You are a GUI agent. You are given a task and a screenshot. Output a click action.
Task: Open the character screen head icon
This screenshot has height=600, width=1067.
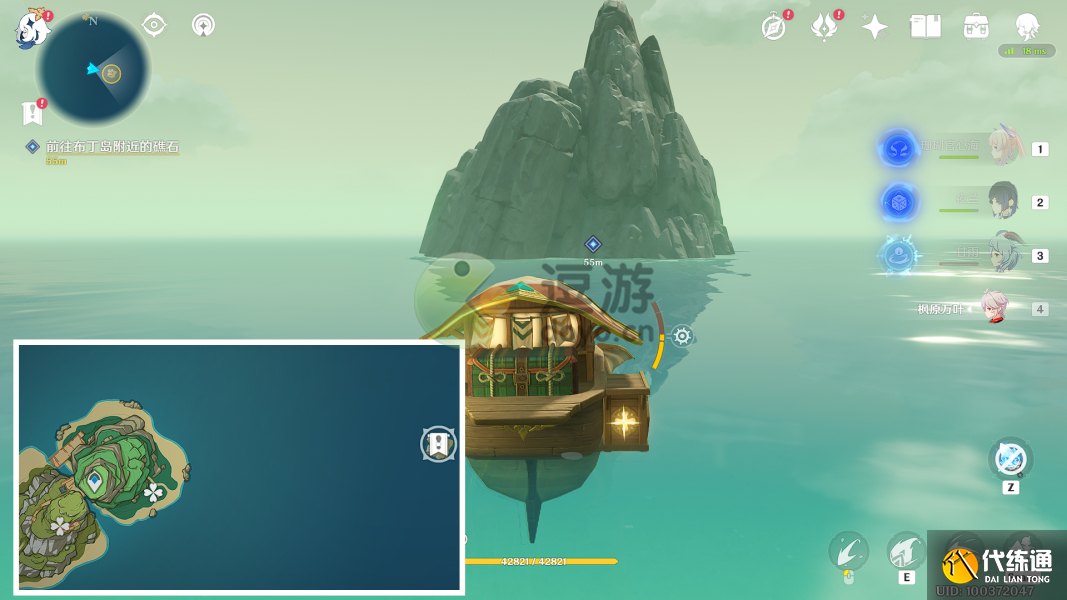[1027, 27]
